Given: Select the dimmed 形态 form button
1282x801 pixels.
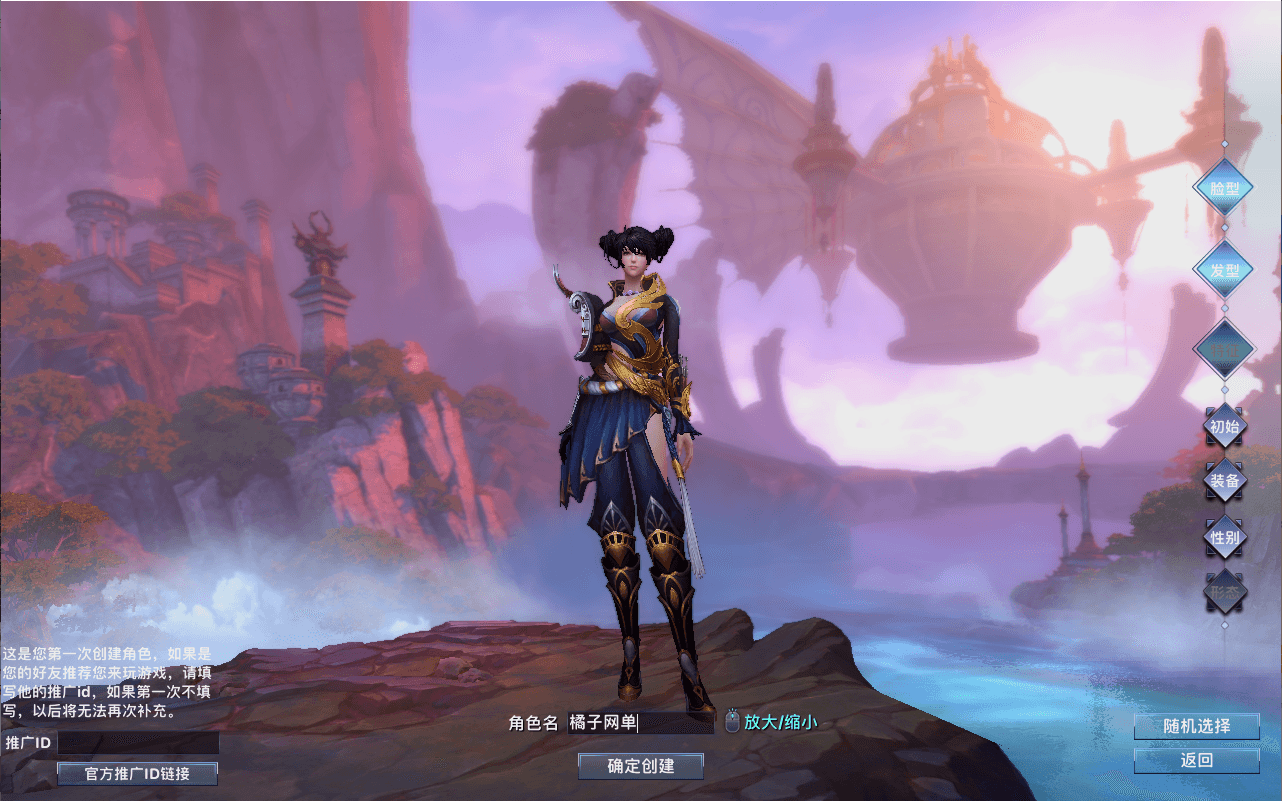Looking at the screenshot, I should (1224, 593).
